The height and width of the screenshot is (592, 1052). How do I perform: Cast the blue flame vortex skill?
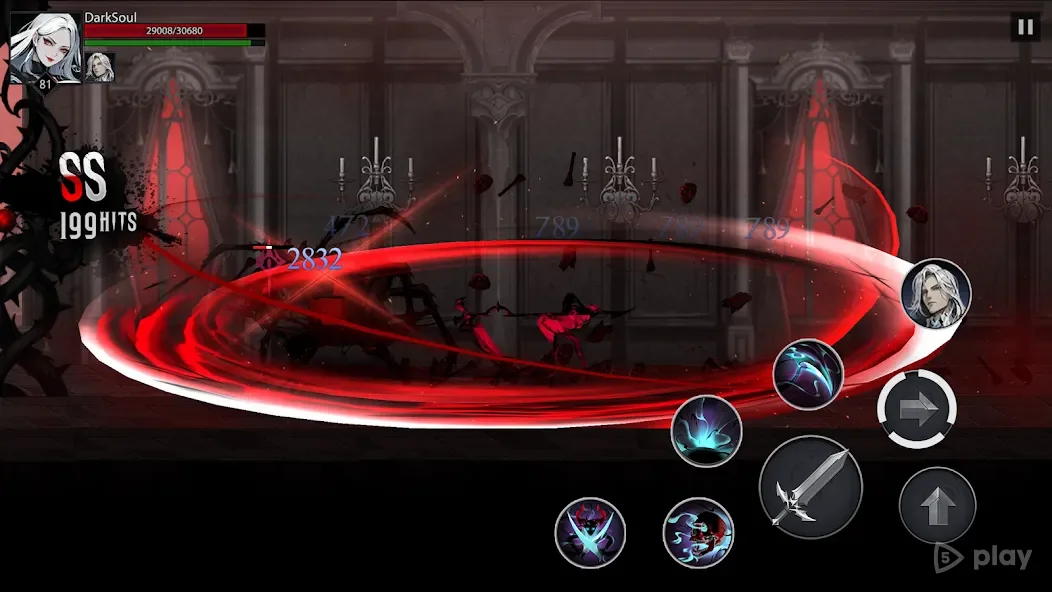point(706,431)
